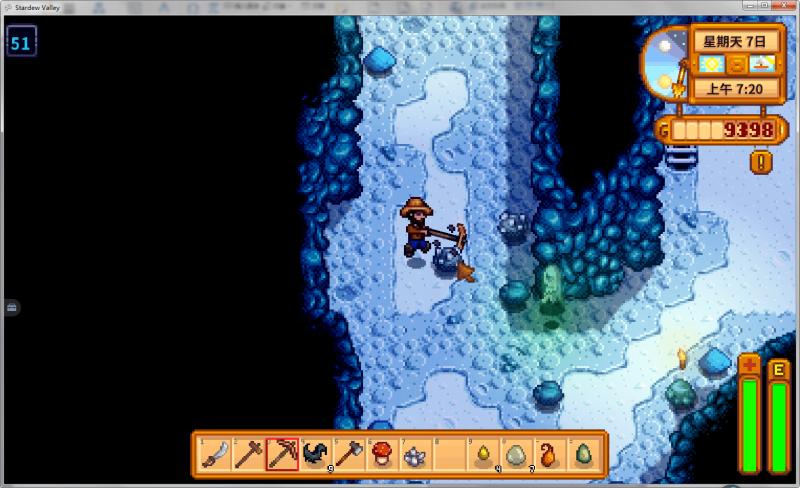Choose the pickaxe in the toolbar
This screenshot has width=800, height=488.
pyautogui.click(x=282, y=455)
